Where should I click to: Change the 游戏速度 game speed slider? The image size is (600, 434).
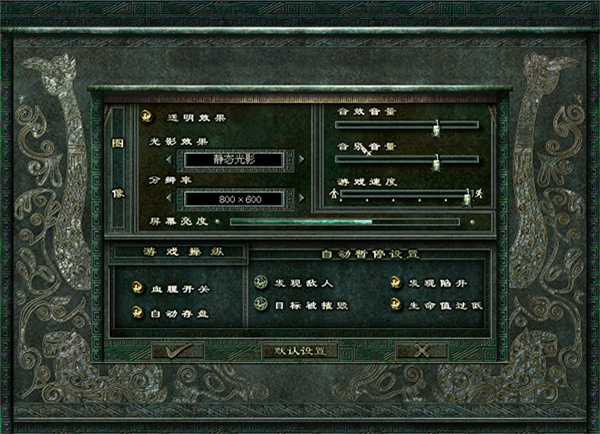(x=467, y=192)
